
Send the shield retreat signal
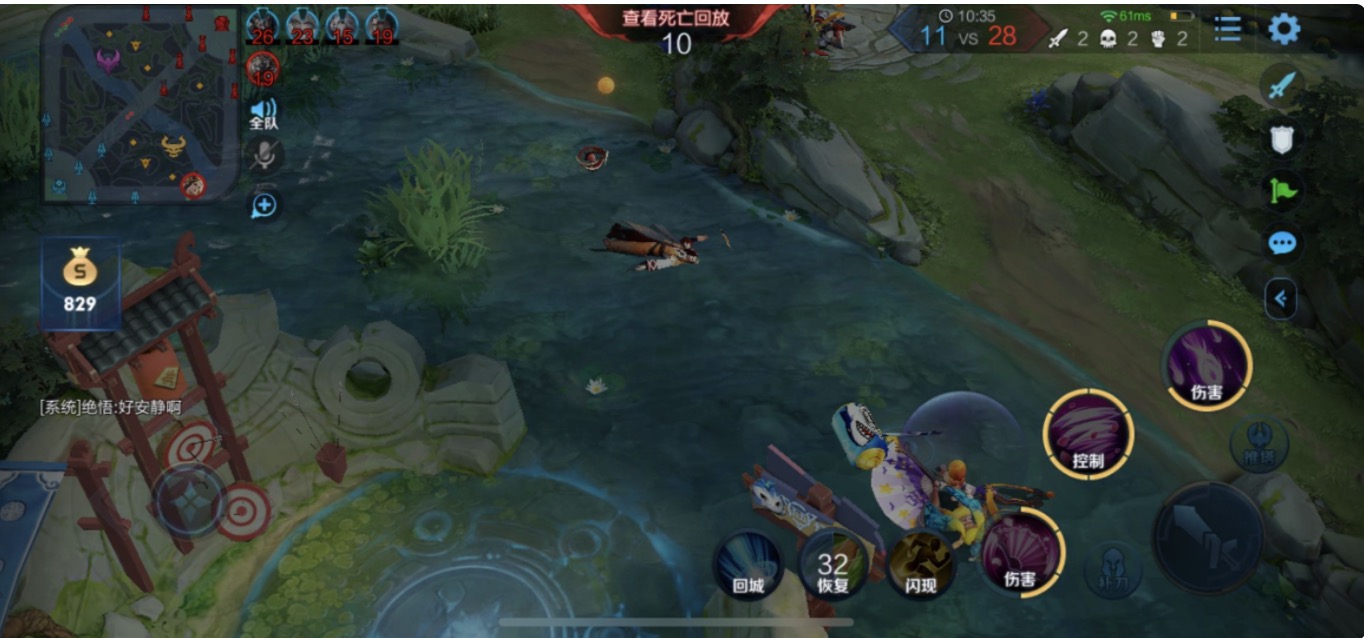1281,139
